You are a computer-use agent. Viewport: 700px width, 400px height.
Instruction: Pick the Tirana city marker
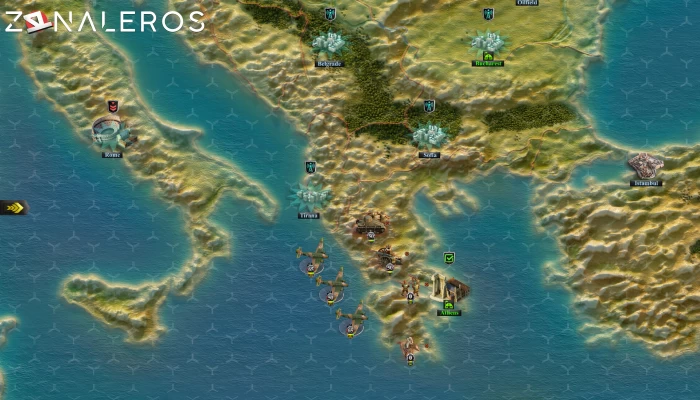click(310, 194)
